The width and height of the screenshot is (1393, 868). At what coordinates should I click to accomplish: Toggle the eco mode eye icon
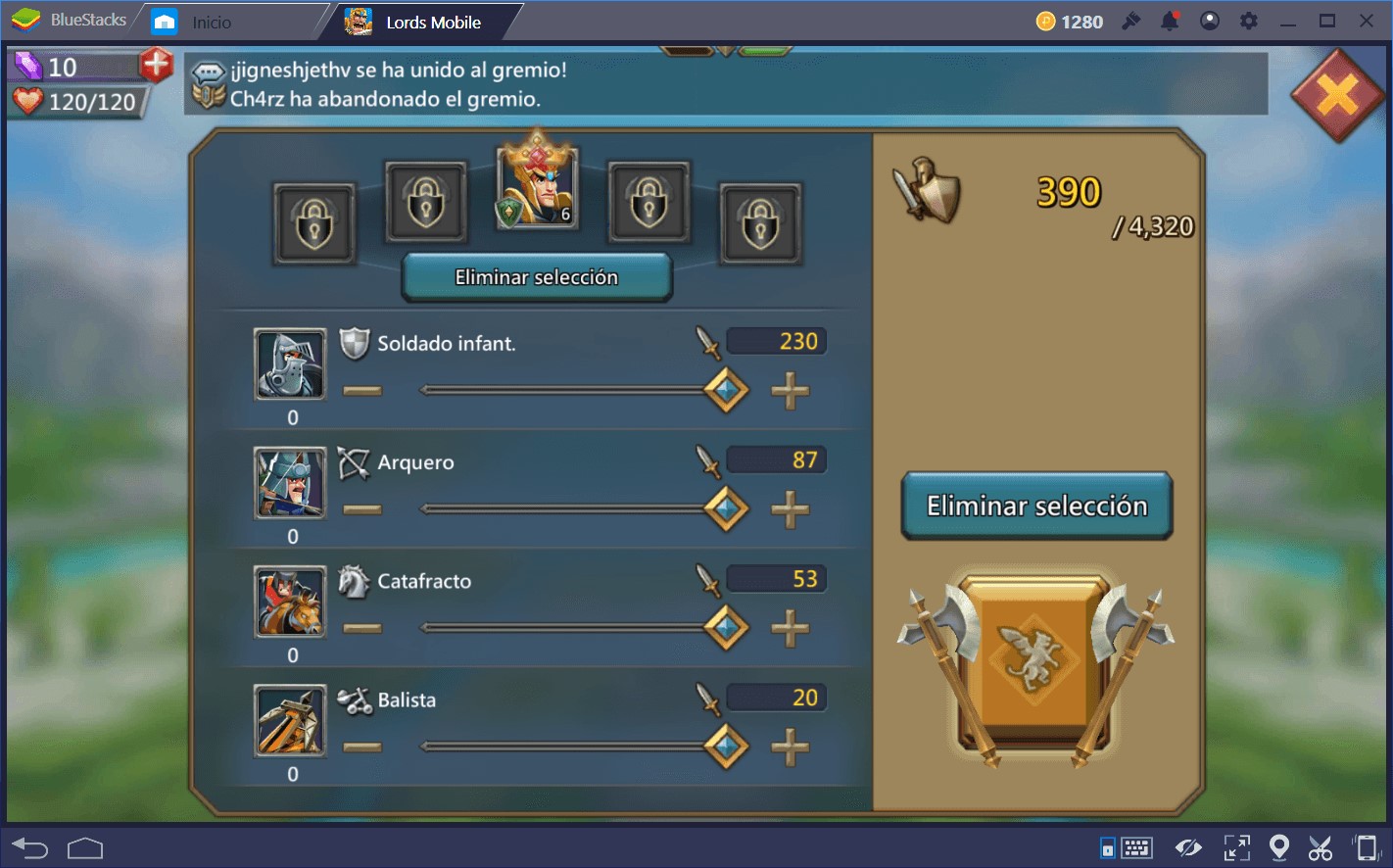(1189, 846)
